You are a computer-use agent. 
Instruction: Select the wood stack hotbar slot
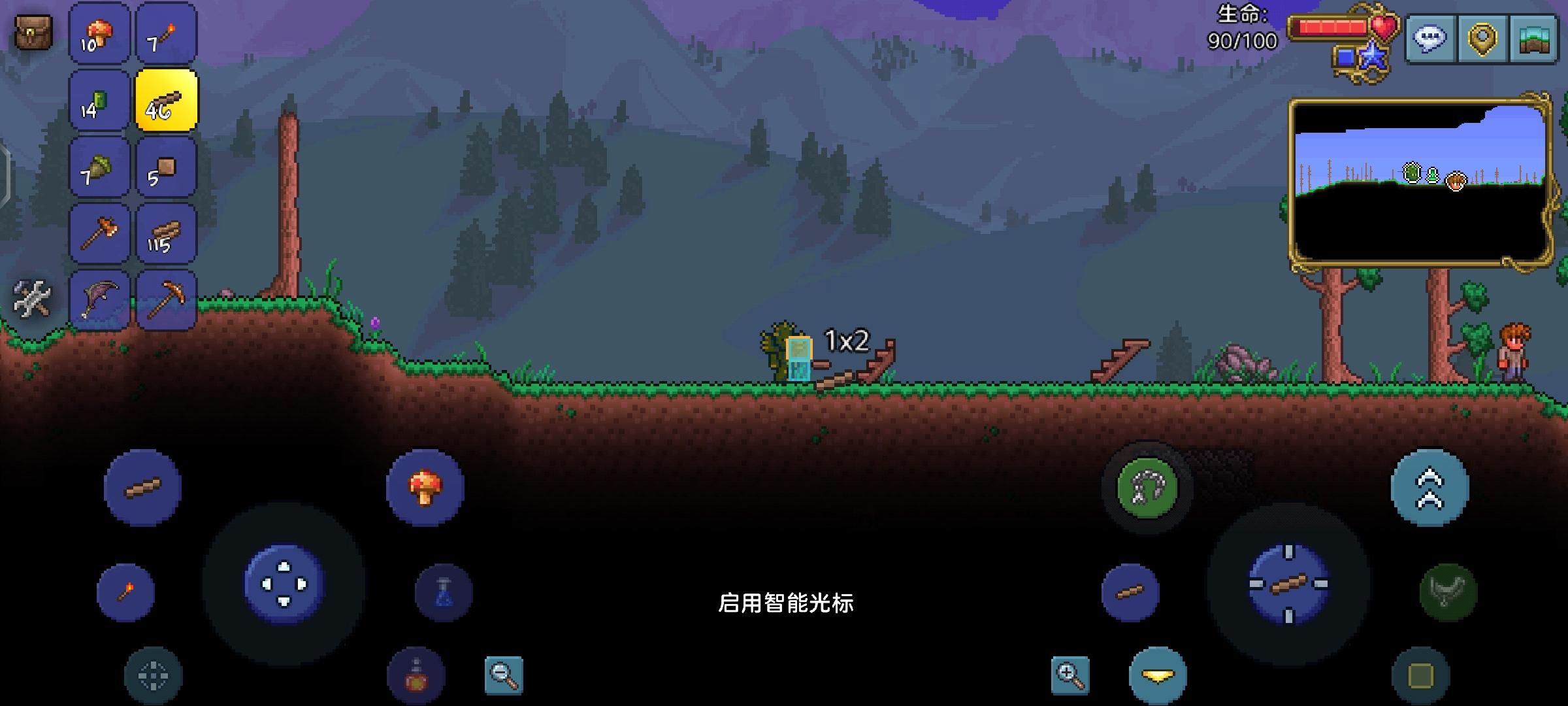(167, 234)
